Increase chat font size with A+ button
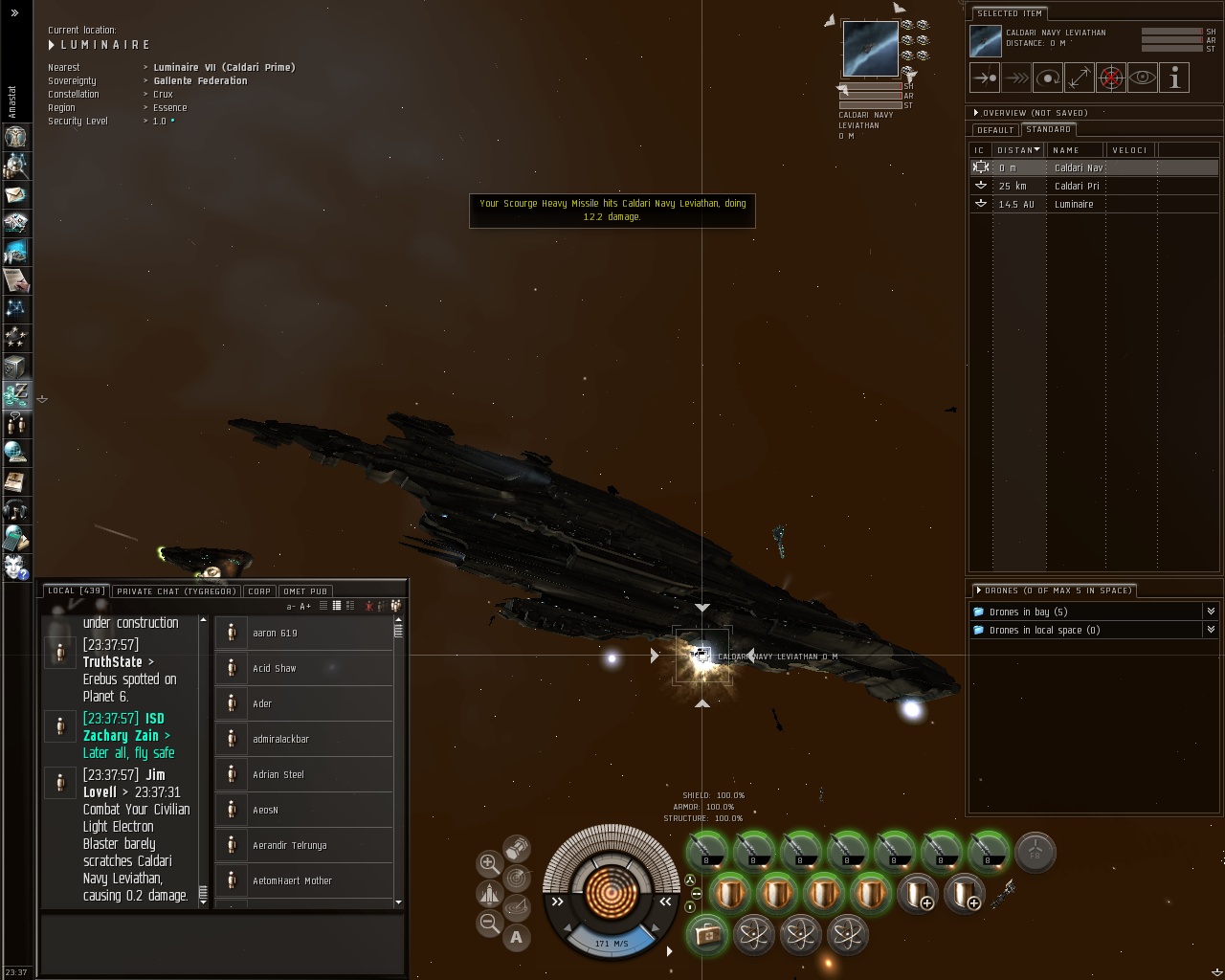This screenshot has width=1225, height=980. tap(306, 606)
